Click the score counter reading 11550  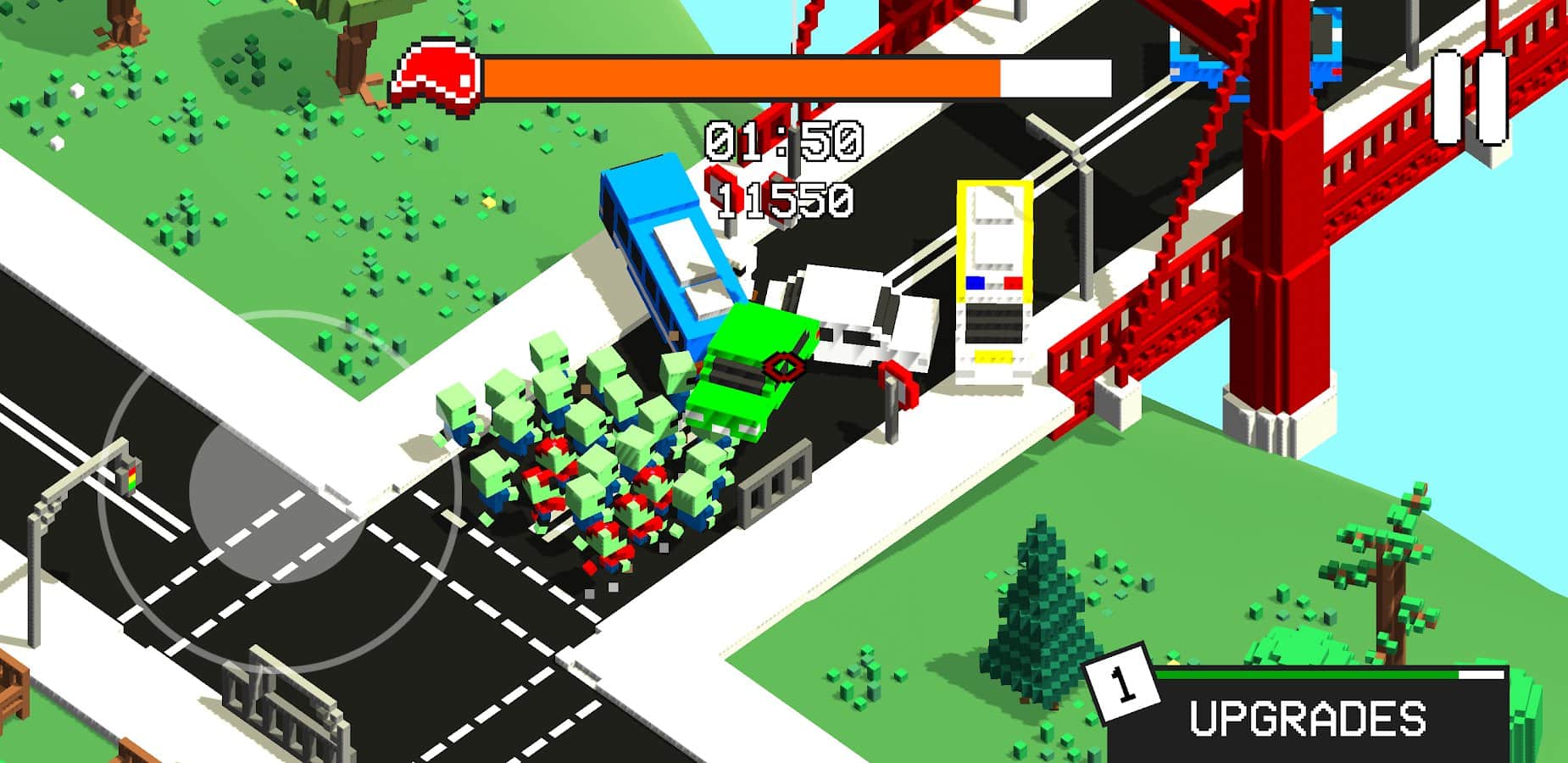[x=783, y=198]
